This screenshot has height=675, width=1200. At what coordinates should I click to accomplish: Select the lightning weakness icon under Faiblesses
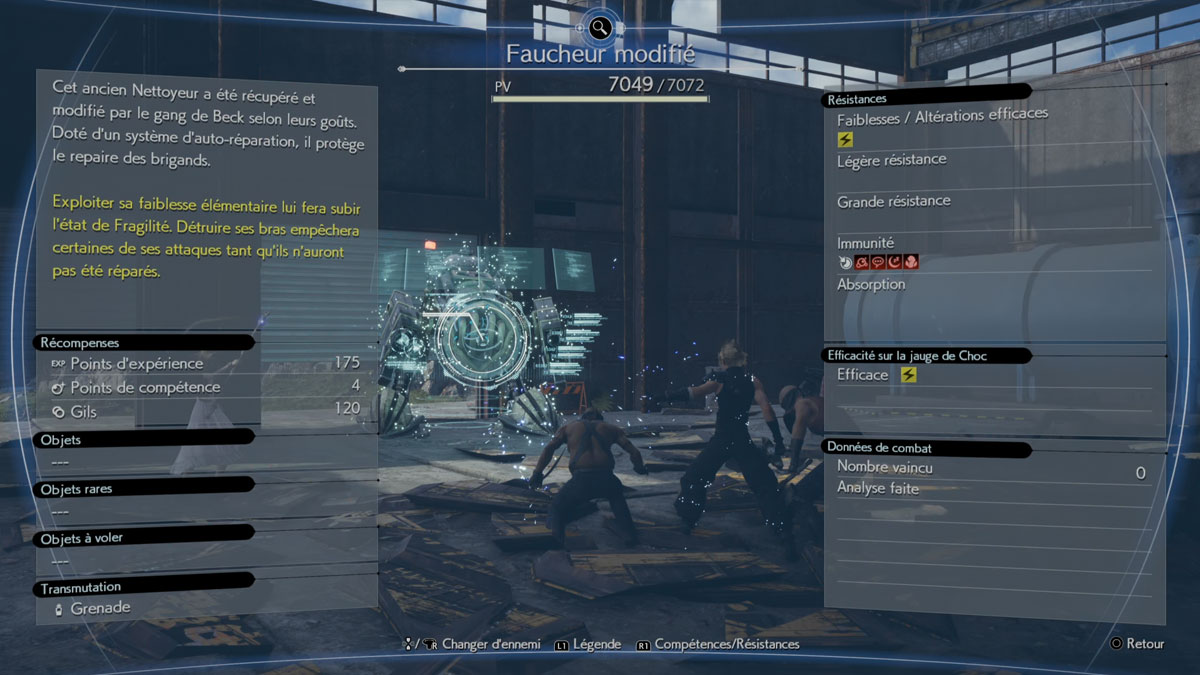(x=846, y=140)
